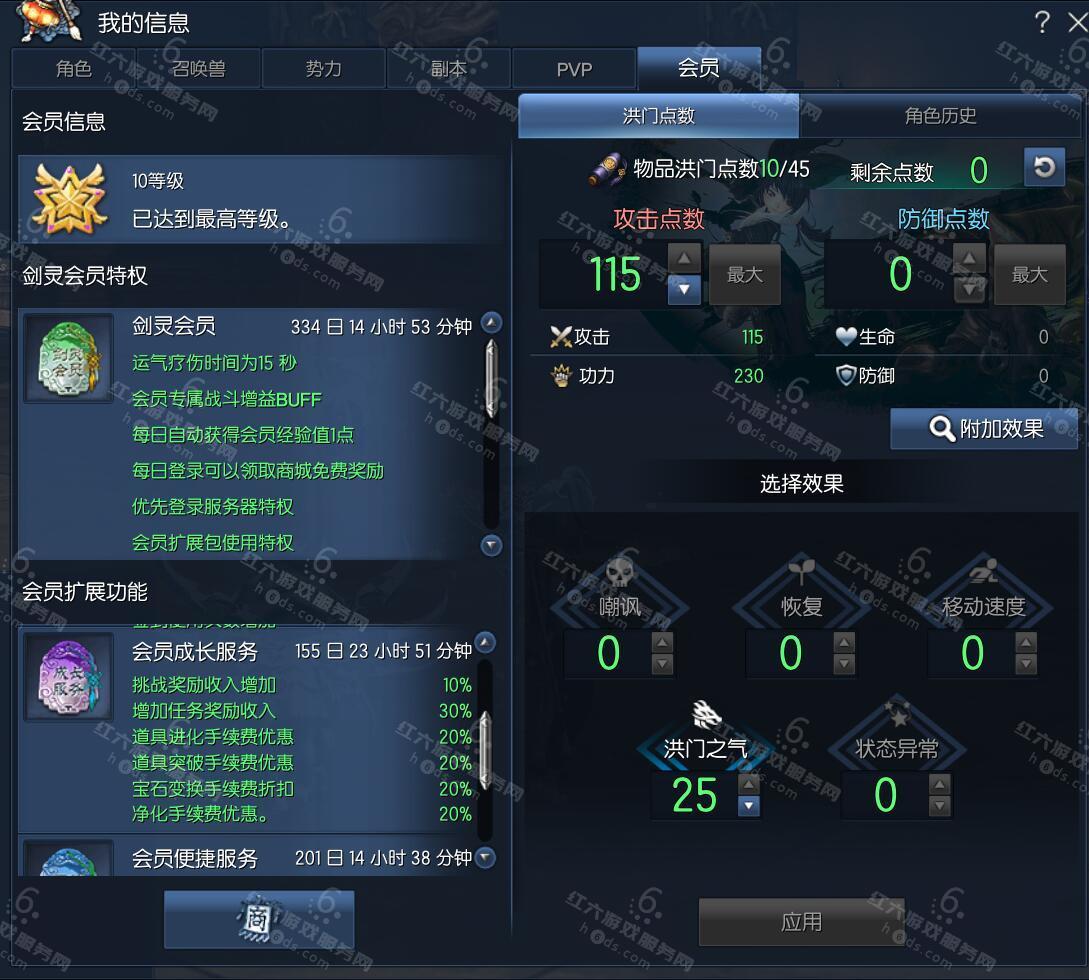1089x980 pixels.
Task: Select the purple 会员成长服务 badge icon
Action: click(x=68, y=676)
